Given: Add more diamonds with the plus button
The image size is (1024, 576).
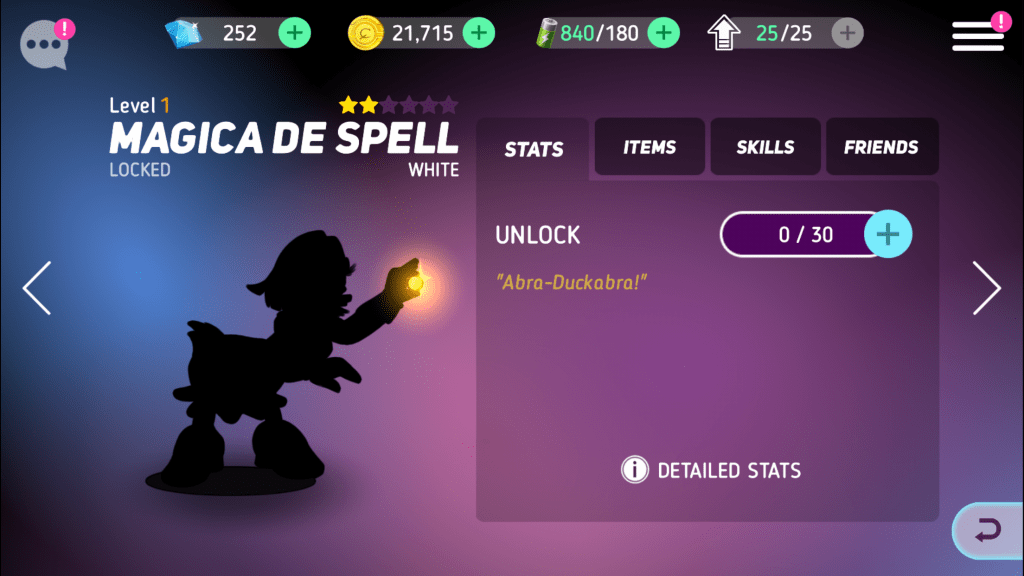Looking at the screenshot, I should pyautogui.click(x=294, y=33).
